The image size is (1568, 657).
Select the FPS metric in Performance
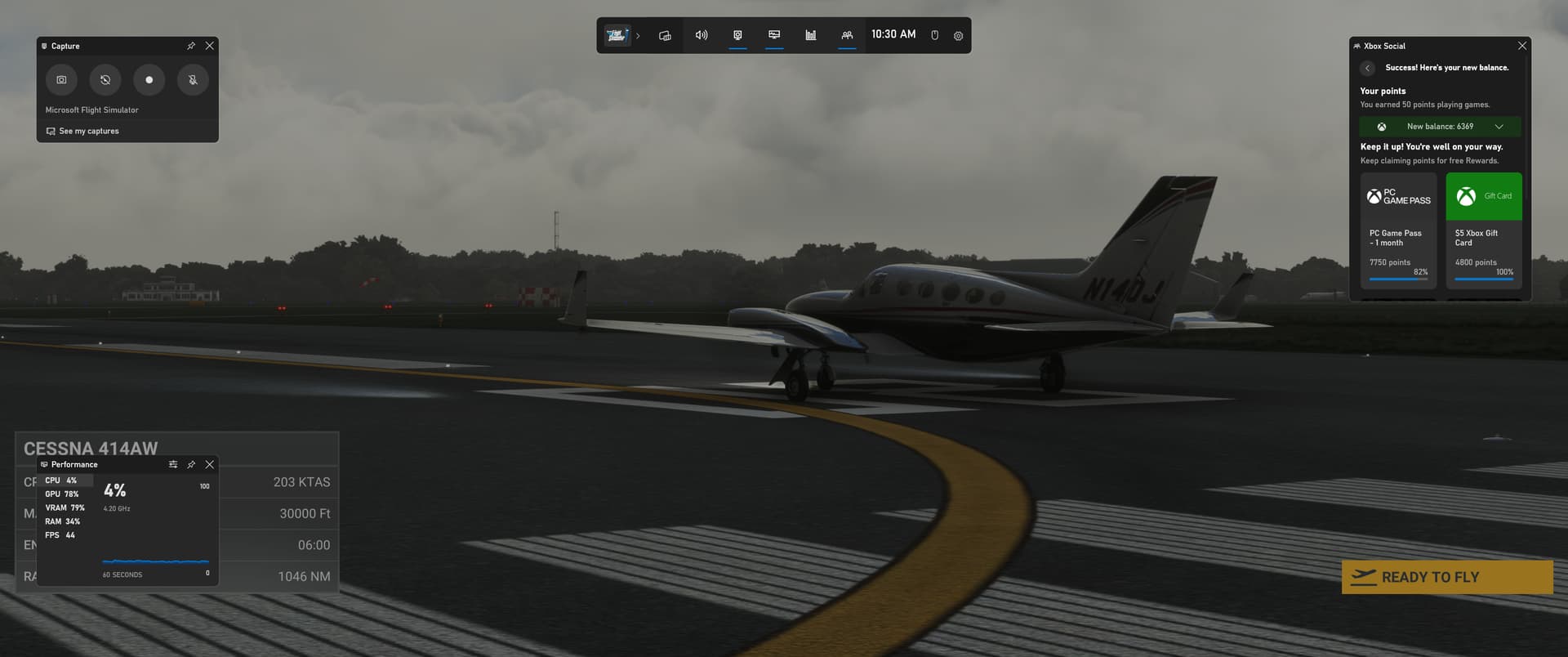click(62, 534)
